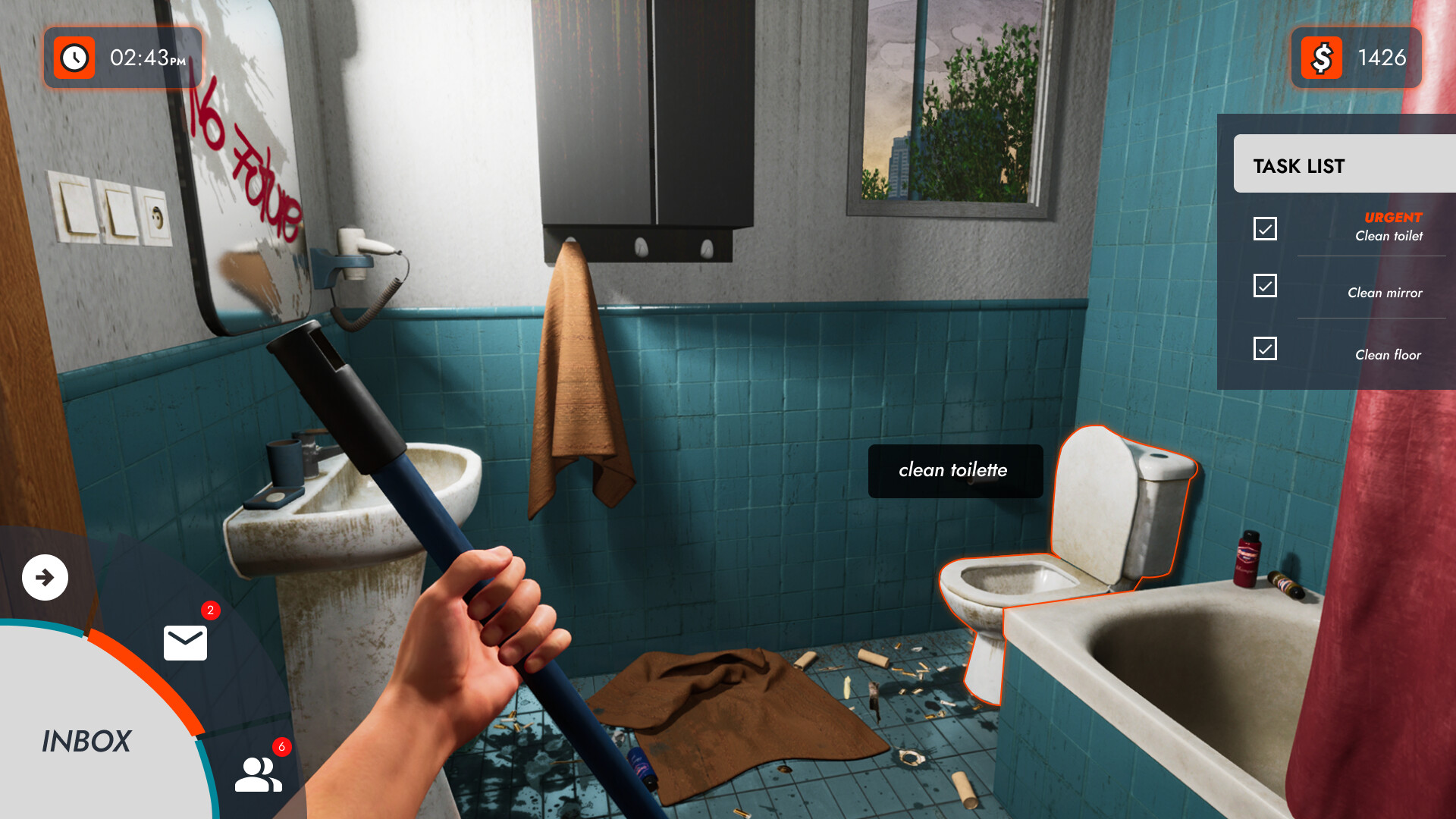Mark the Clean floor task complete

tap(1264, 348)
